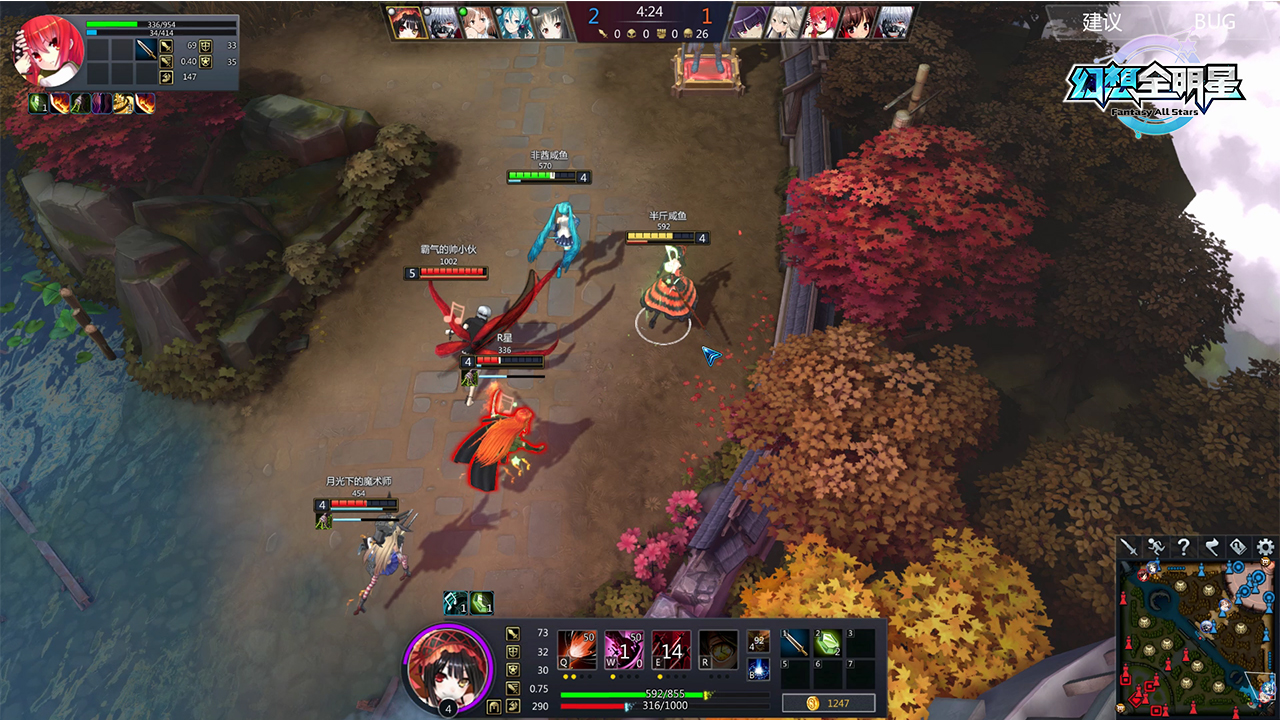This screenshot has height=720, width=1280.
Task: Trigger the R clock eye ultimate
Action: (x=718, y=649)
